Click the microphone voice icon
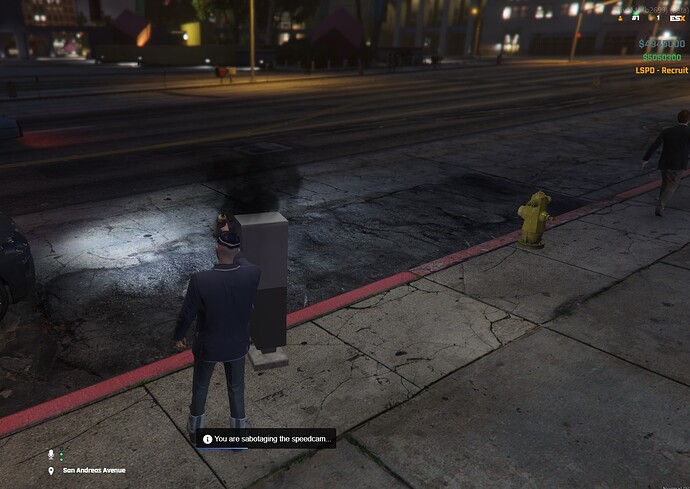The height and width of the screenshot is (489, 690). [51, 454]
